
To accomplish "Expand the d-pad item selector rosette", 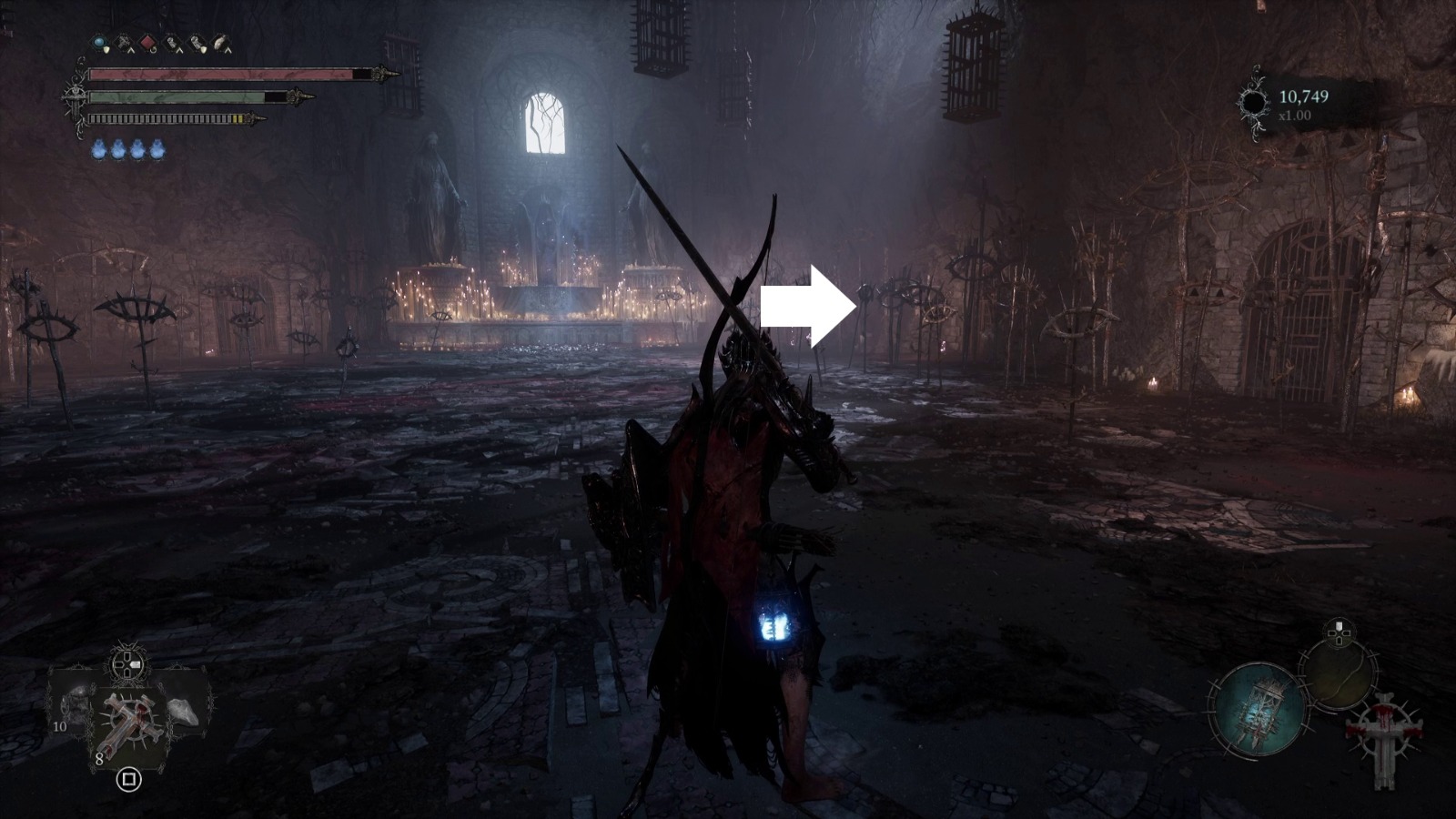I will 126,663.
